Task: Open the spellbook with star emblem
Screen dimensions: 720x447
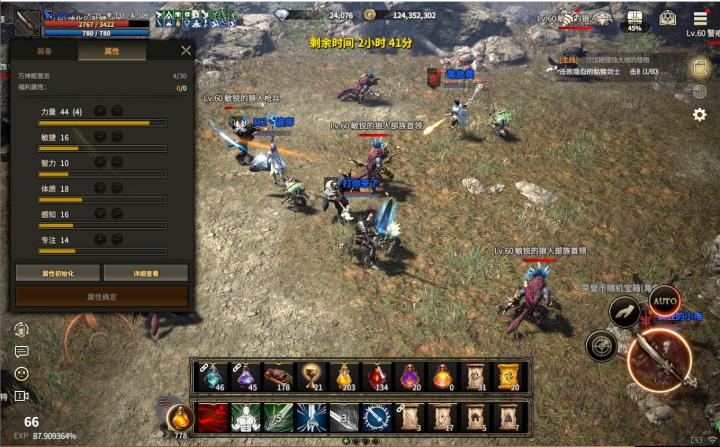Action: [x=668, y=18]
